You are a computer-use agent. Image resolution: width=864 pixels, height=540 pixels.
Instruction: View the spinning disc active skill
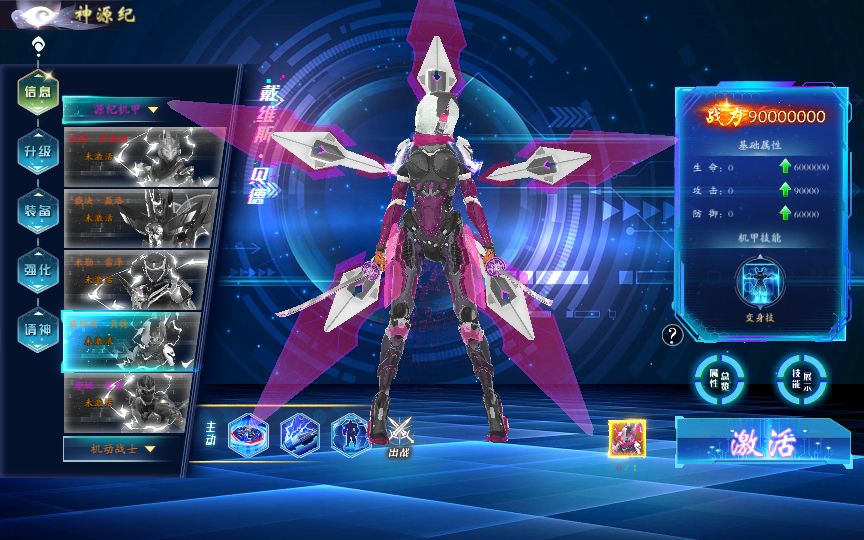pyautogui.click(x=248, y=435)
